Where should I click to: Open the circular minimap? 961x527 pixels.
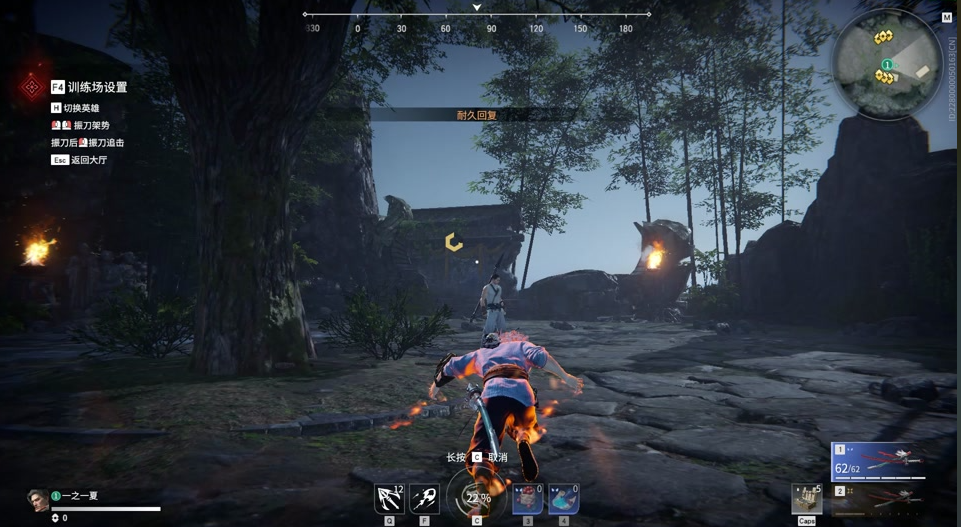click(886, 64)
